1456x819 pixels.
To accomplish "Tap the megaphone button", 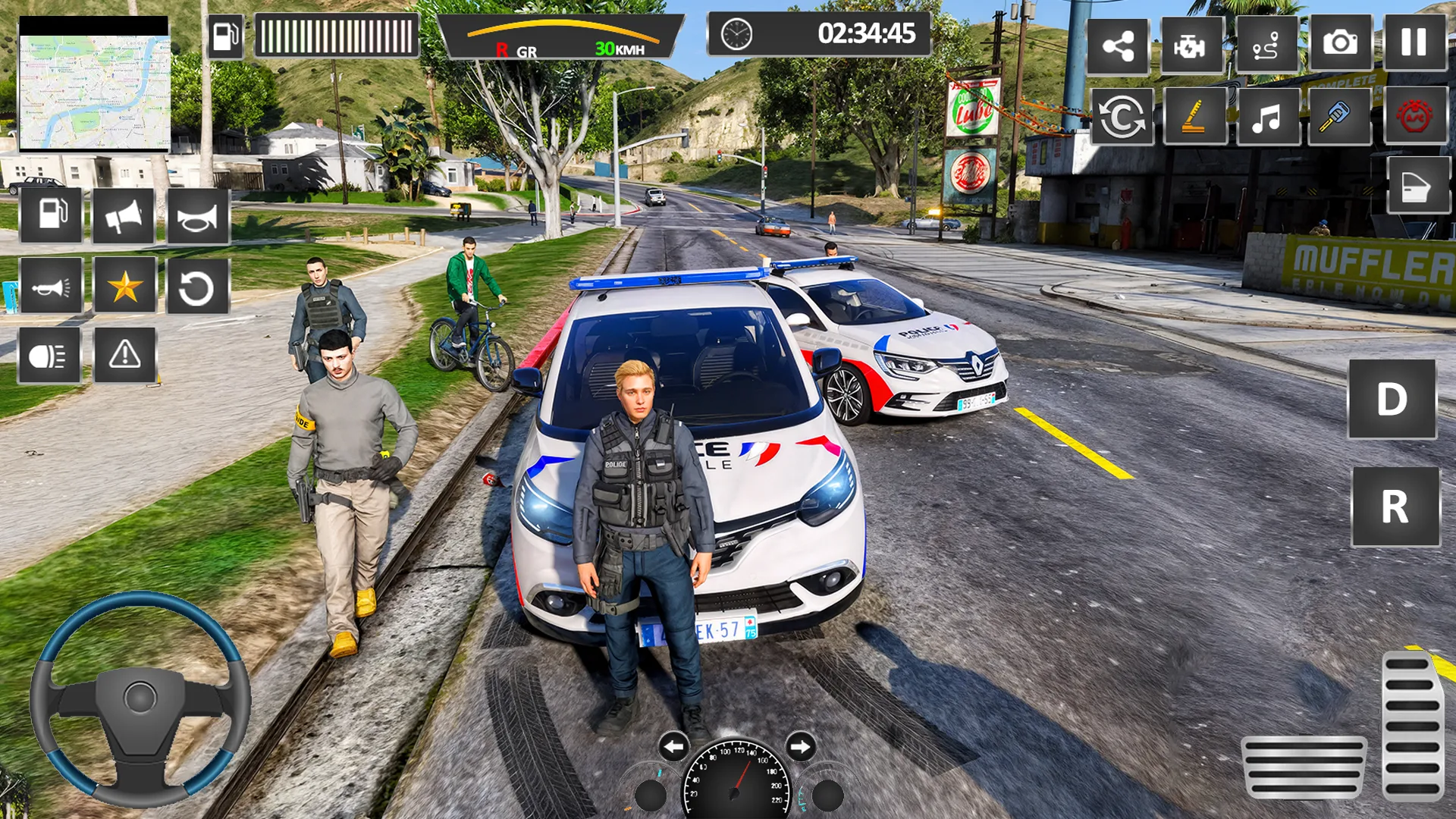I will click(124, 217).
